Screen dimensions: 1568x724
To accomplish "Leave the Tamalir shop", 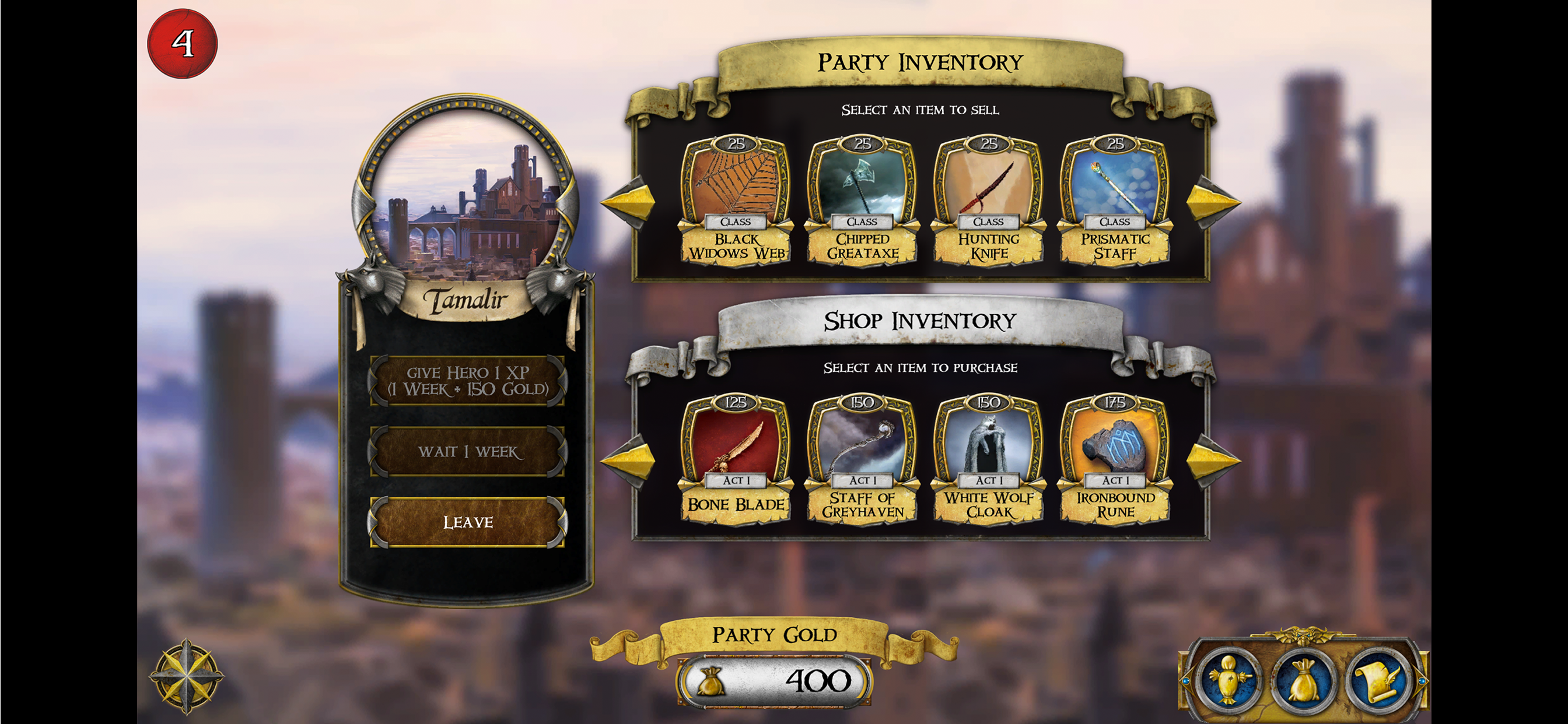I will point(467,522).
